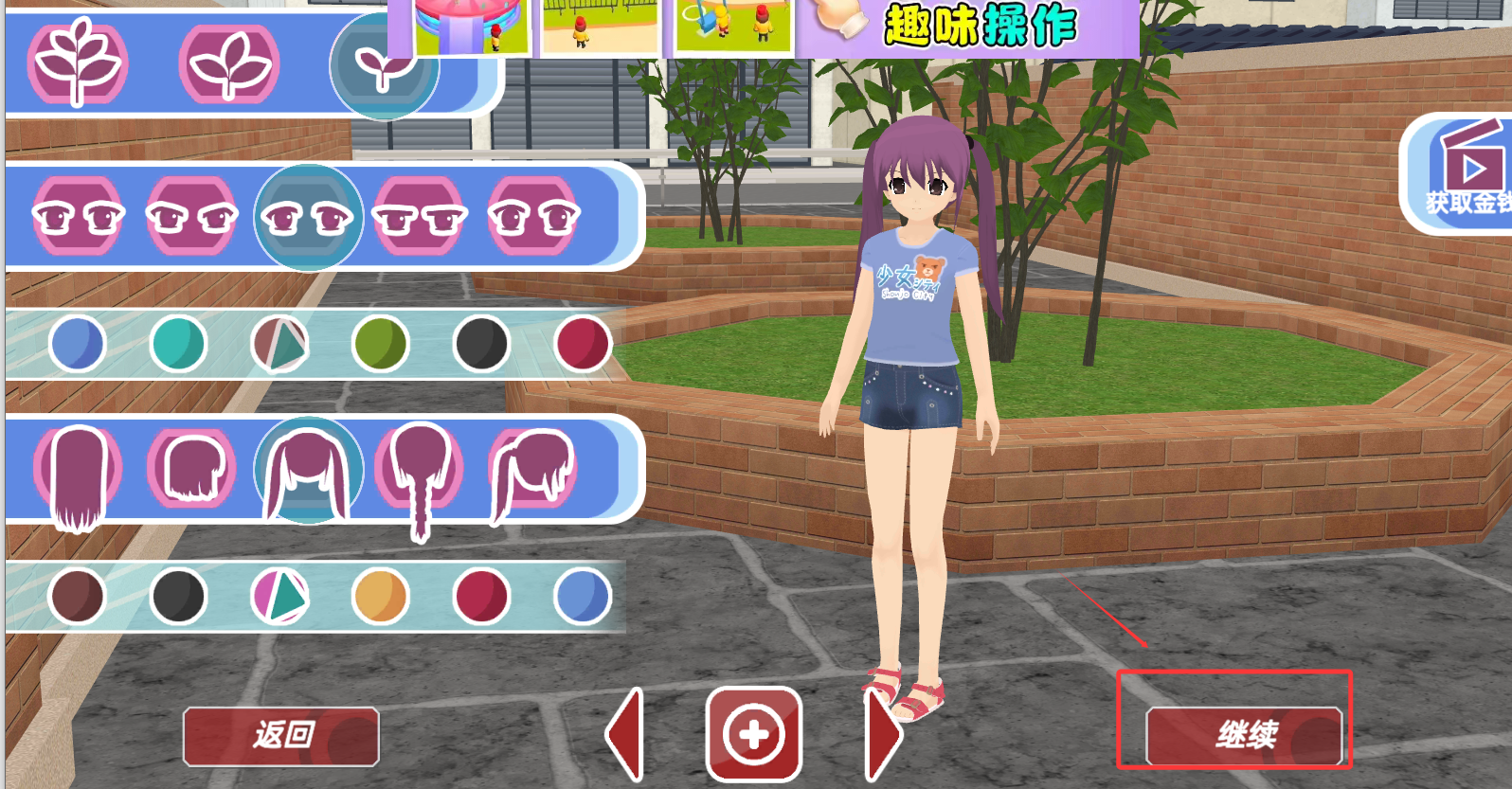The height and width of the screenshot is (789, 1512).
Task: Choose the side ponytail hairstyle
Action: point(533,469)
